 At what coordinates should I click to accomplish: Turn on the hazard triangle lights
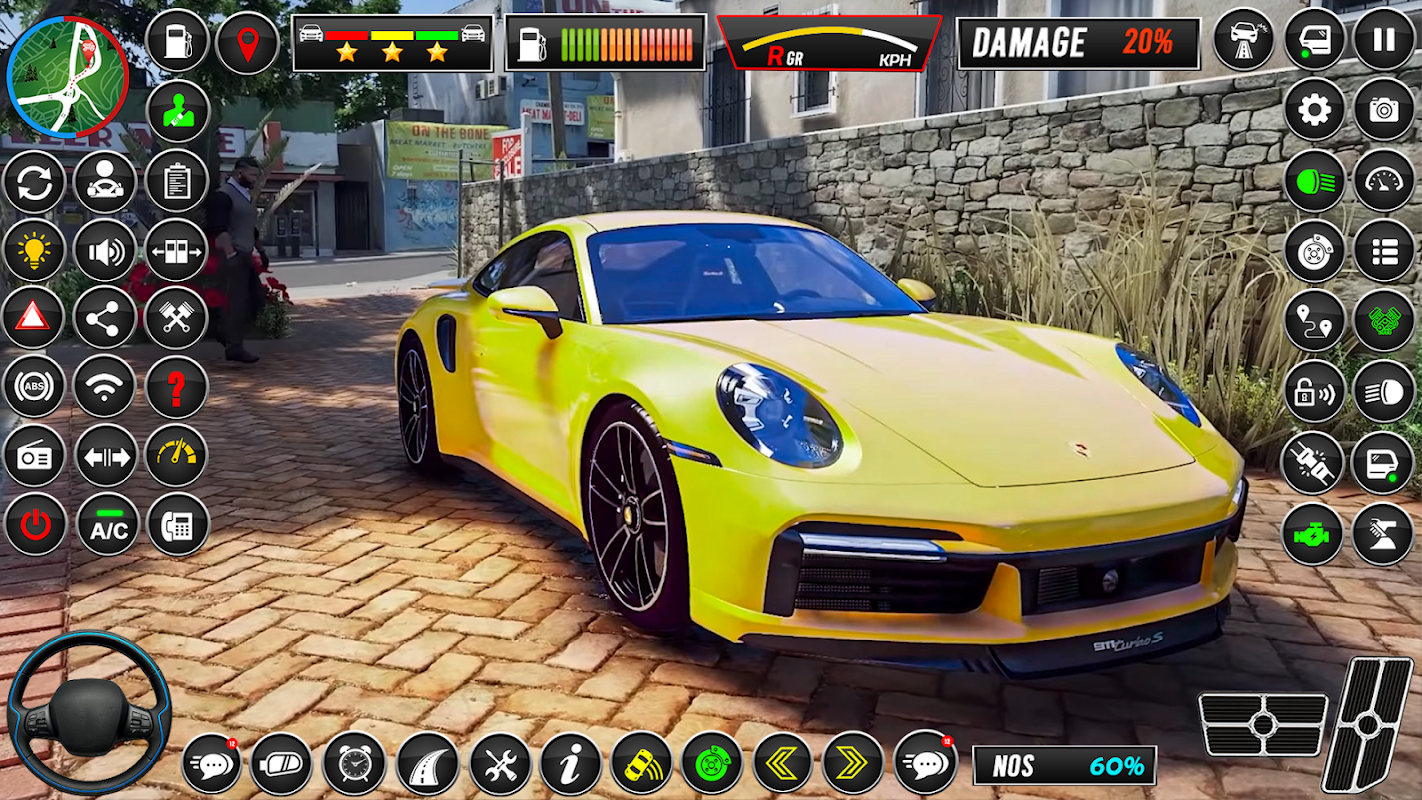point(33,318)
